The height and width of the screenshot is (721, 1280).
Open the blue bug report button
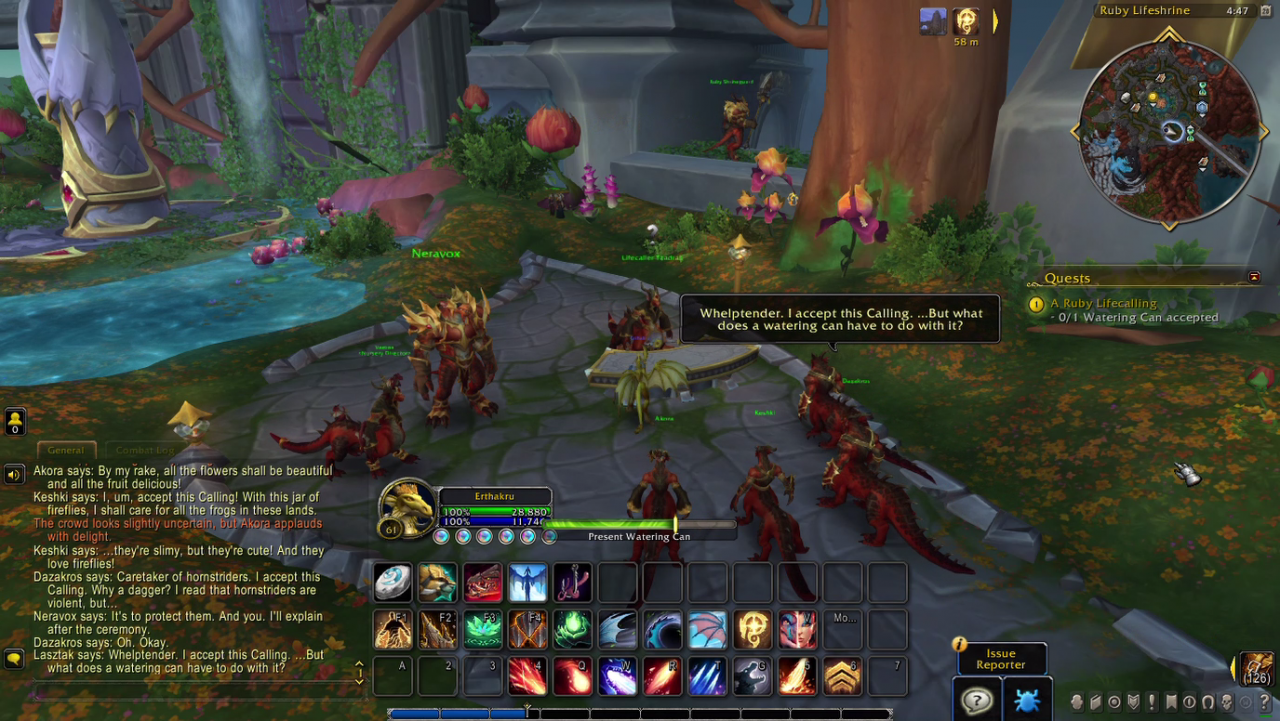tap(1026, 701)
